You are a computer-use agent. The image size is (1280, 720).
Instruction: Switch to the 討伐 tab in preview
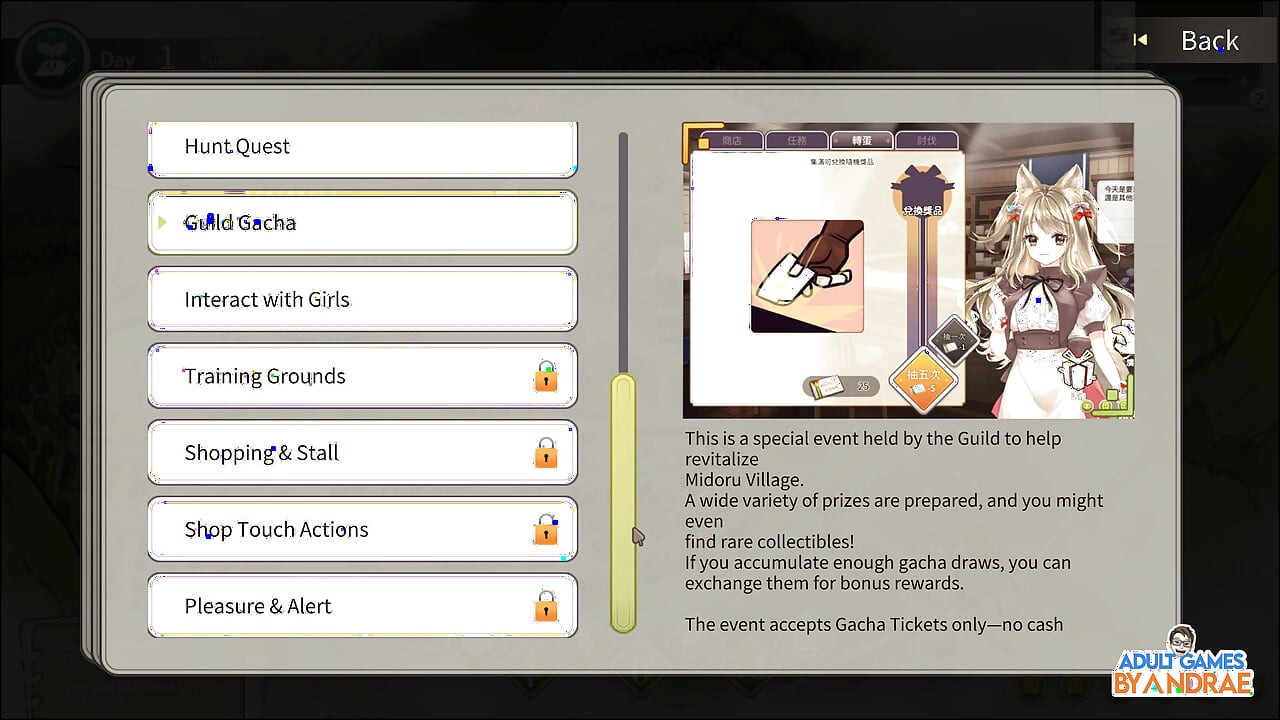928,139
